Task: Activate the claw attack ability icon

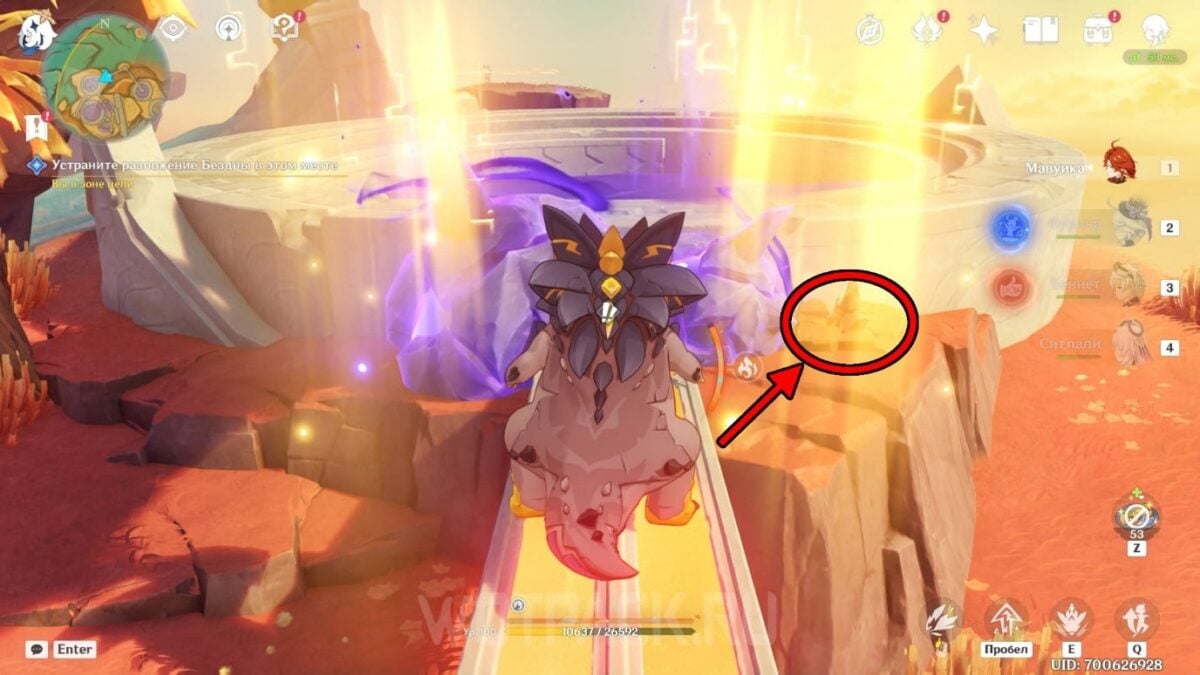Action: click(x=944, y=618)
